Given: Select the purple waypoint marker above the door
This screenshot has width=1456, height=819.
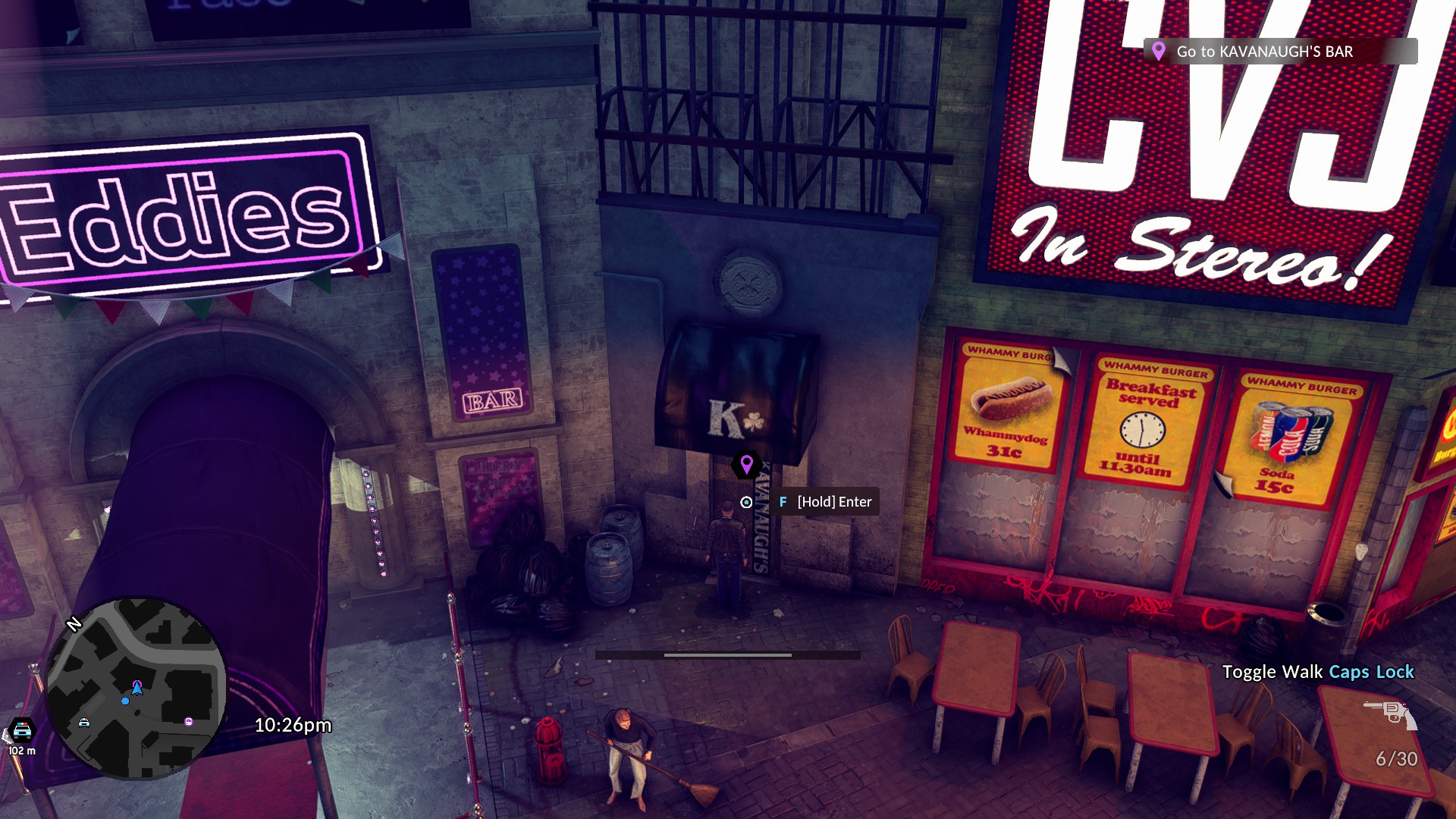Looking at the screenshot, I should 746,464.
